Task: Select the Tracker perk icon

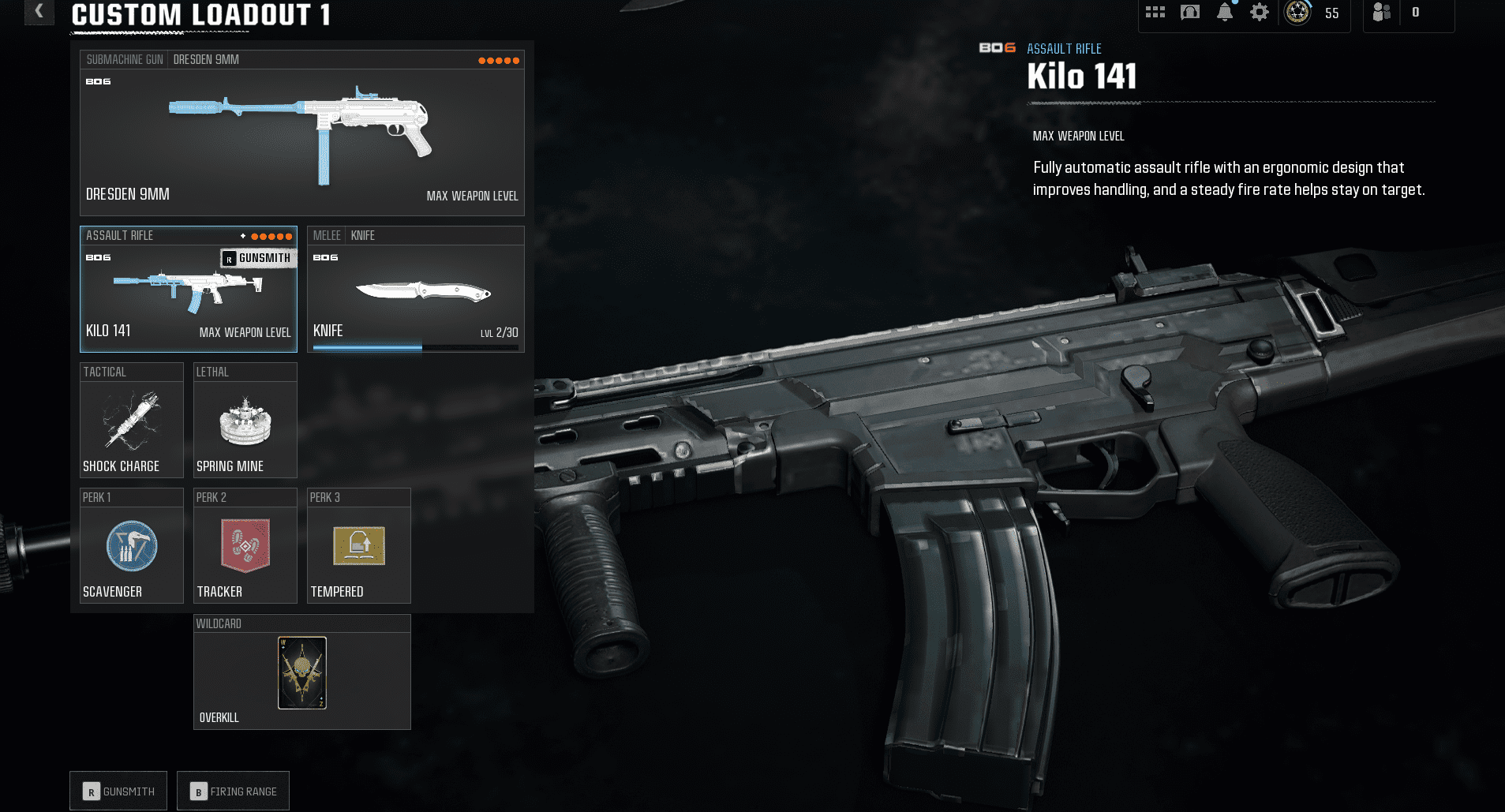Action: 245,545
